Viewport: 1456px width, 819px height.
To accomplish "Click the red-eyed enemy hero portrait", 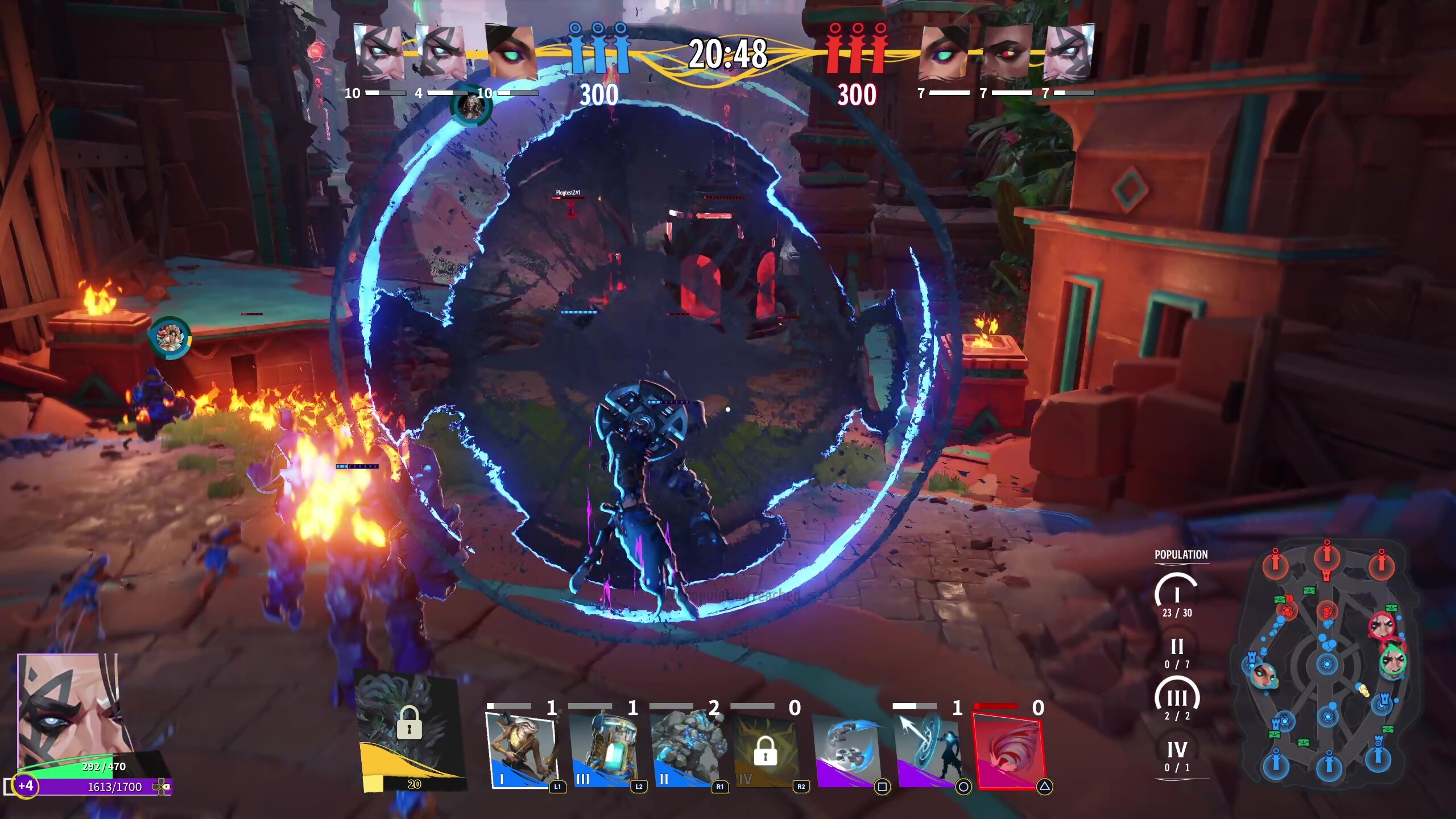I will (1005, 52).
